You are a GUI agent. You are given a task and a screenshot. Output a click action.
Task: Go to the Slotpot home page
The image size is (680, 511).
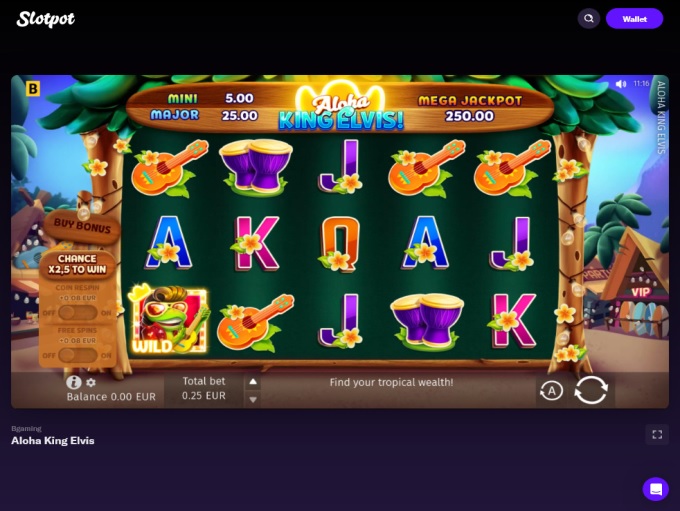coord(46,19)
